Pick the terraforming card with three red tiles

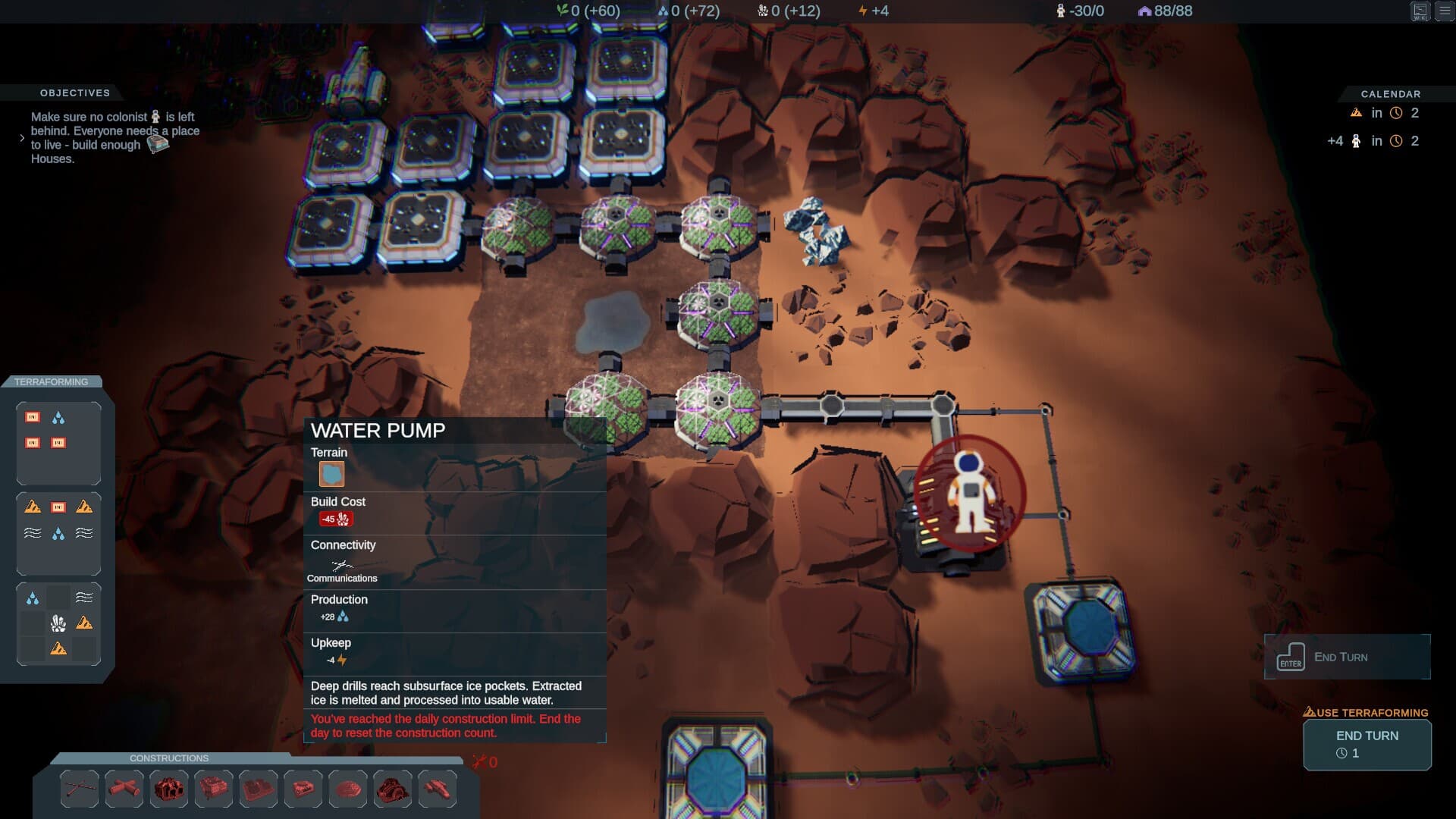[58, 444]
